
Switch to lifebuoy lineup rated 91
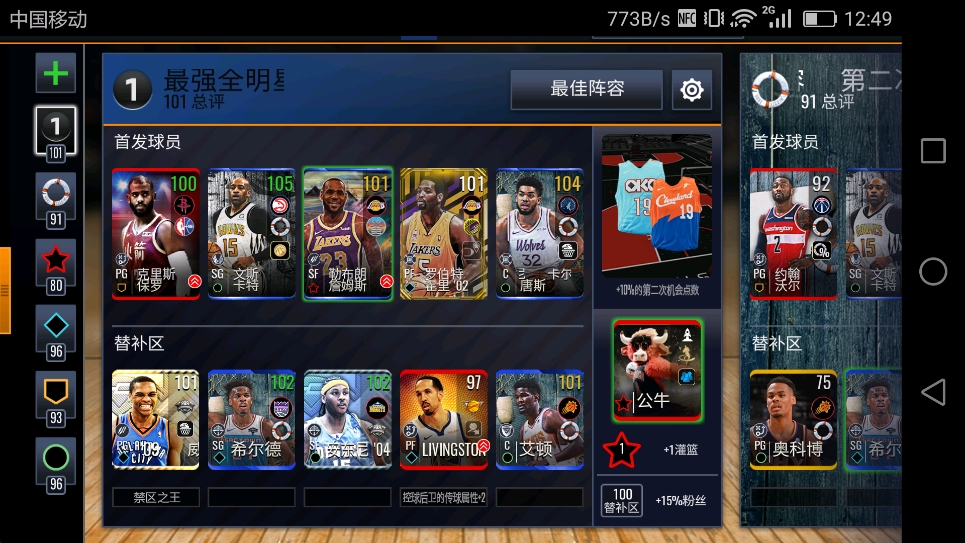pos(56,198)
